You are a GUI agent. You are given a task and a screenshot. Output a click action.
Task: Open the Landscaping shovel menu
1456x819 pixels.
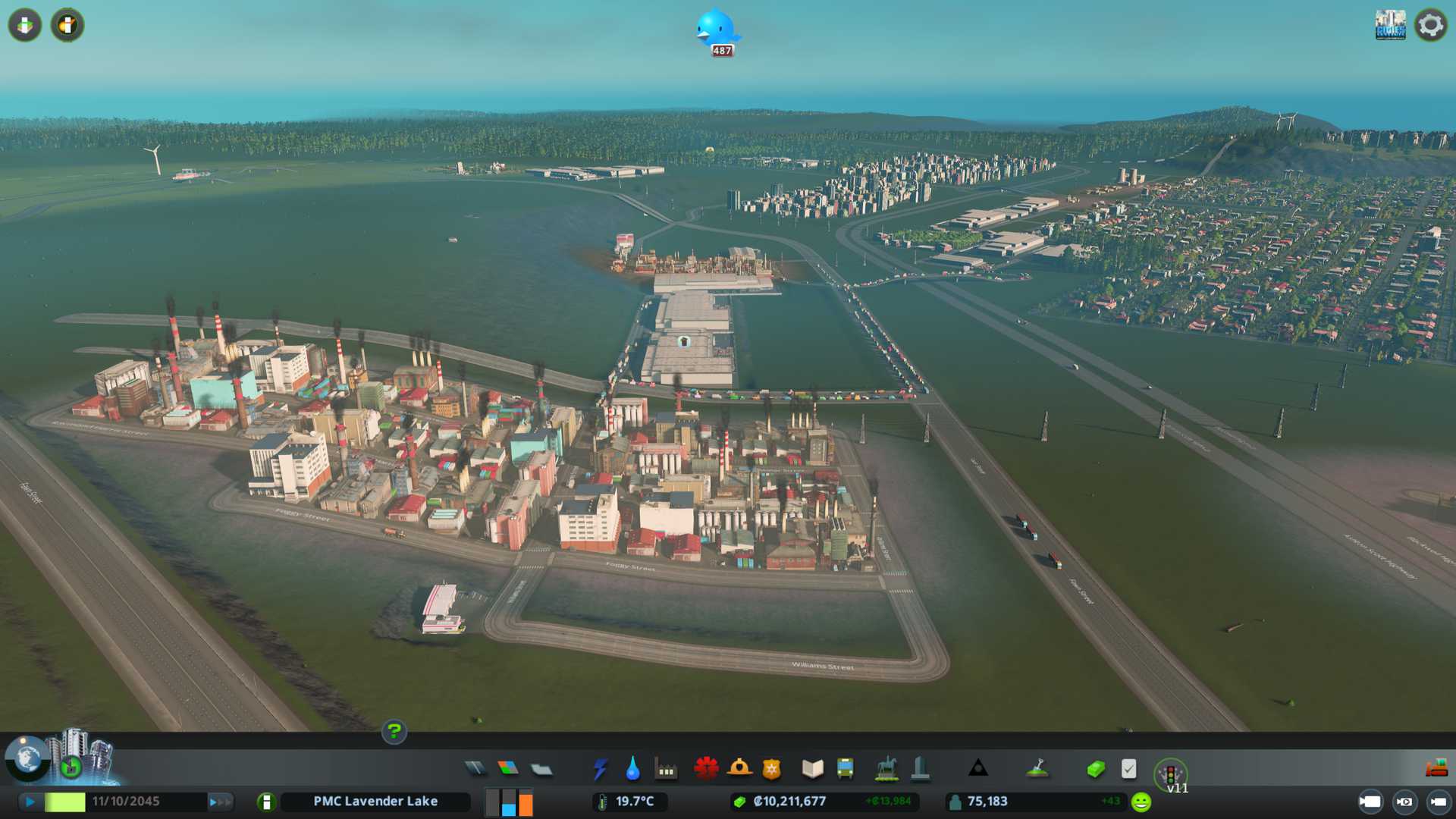(1037, 769)
